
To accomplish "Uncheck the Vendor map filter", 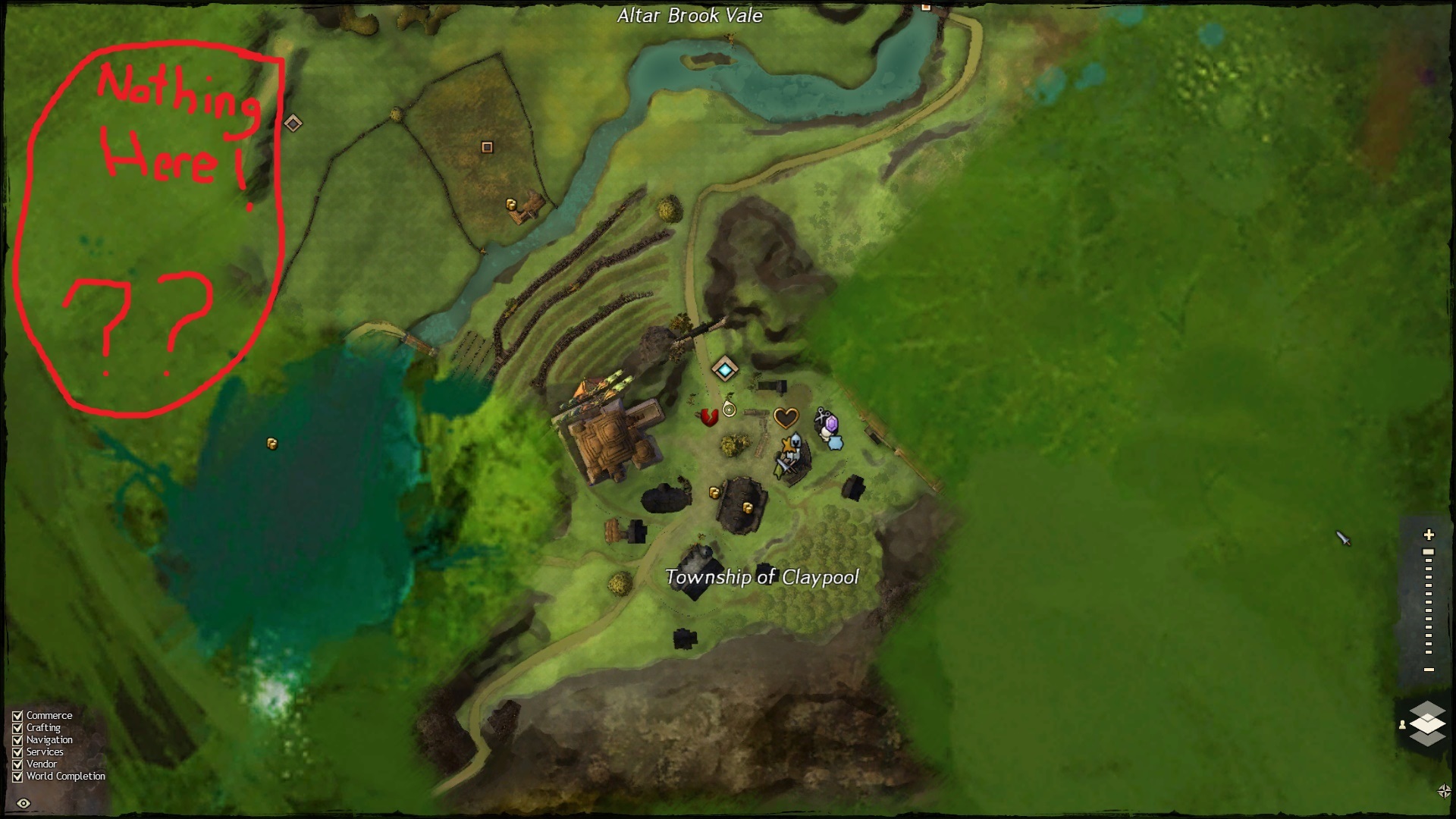I will (17, 764).
